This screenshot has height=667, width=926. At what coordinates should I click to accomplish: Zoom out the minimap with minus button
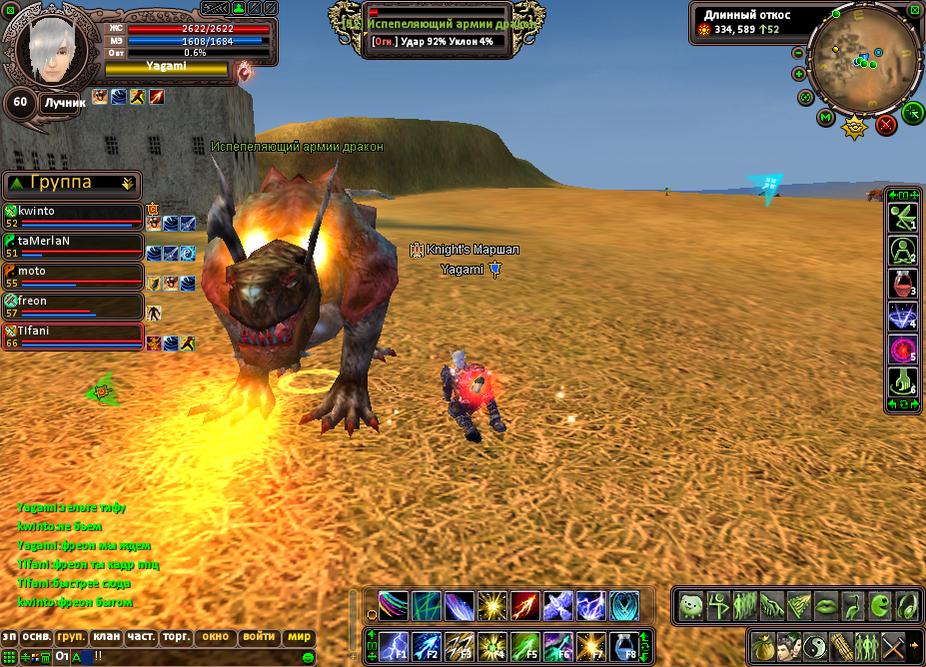798,53
